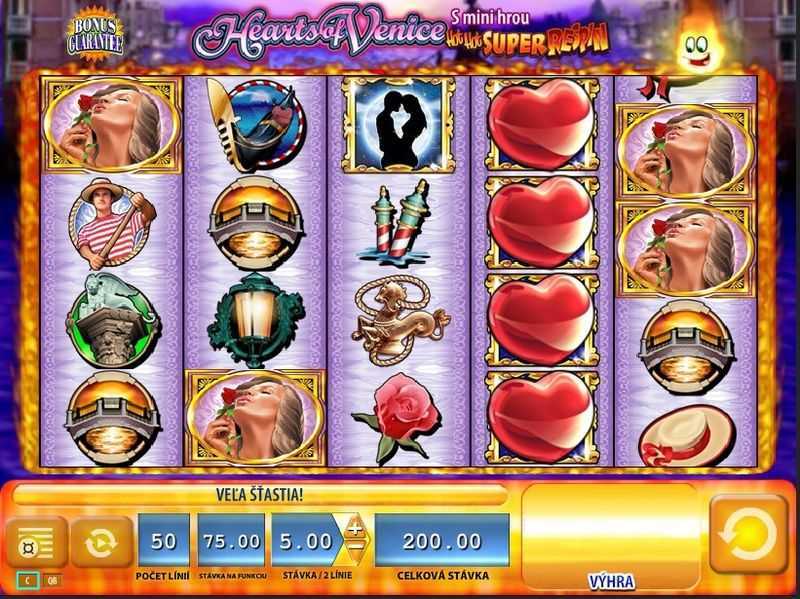Select the small C indicator button
Screen dimensions: 800x599
coord(27,580)
